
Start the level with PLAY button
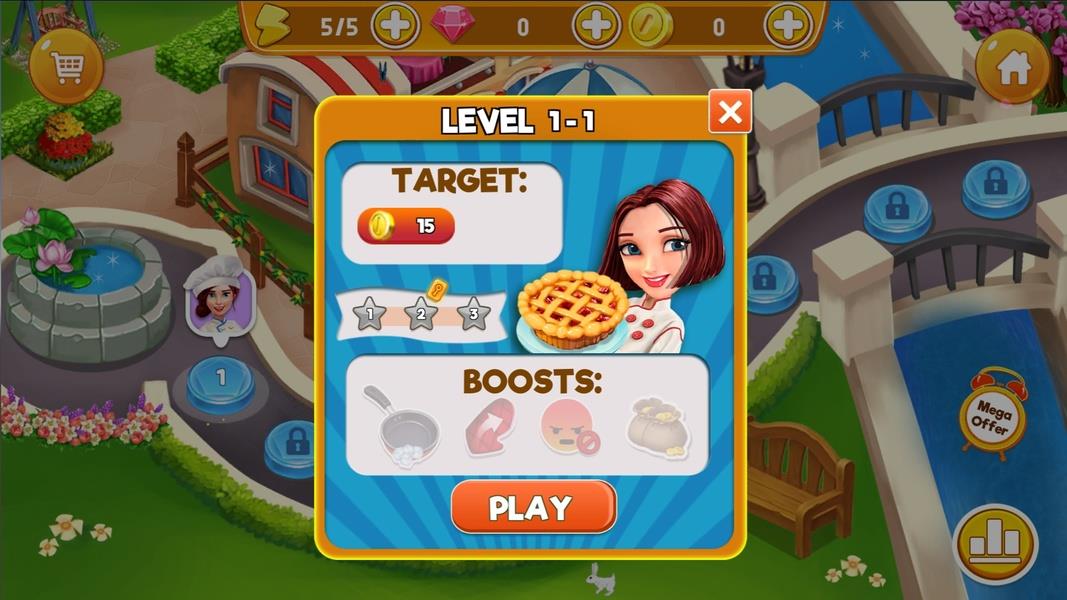533,507
